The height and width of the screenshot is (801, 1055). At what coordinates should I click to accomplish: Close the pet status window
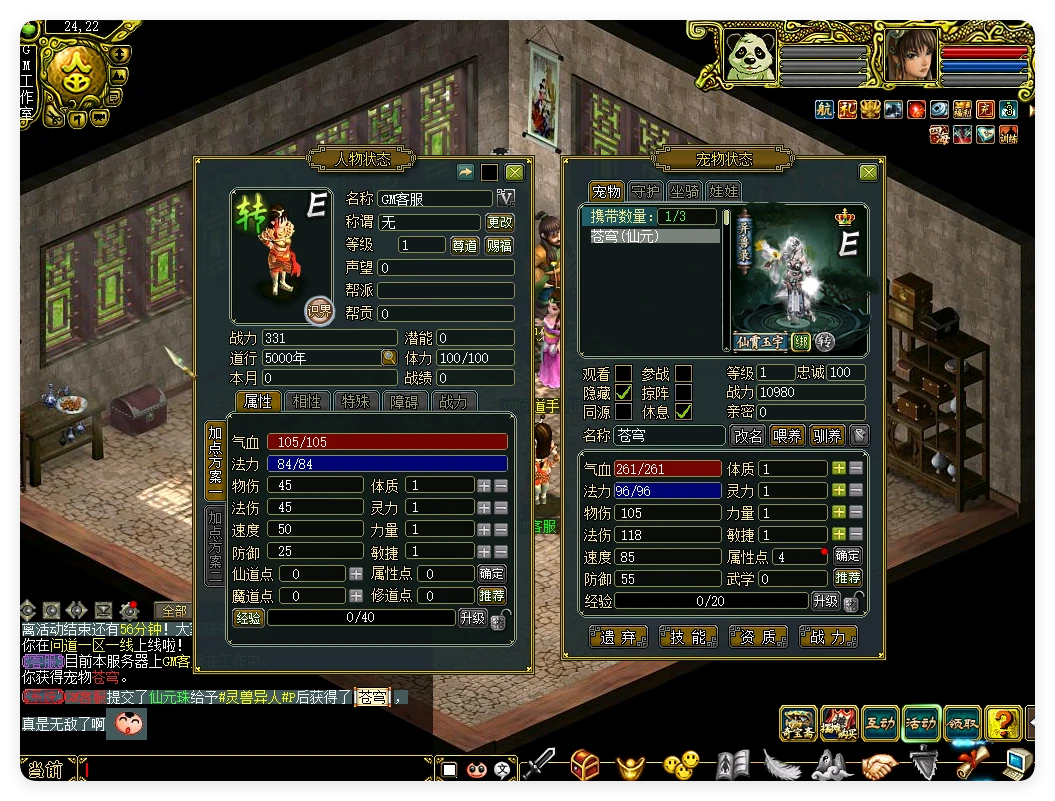[x=866, y=172]
